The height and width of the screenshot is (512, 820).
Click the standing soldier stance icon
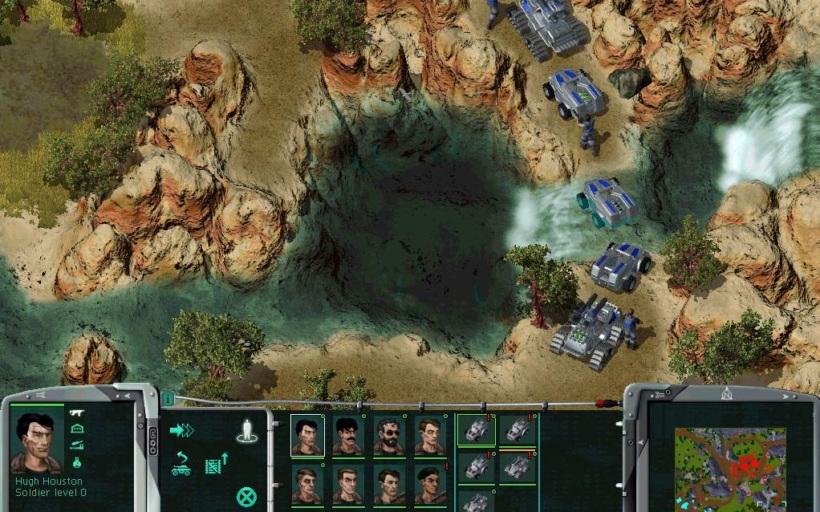[247, 431]
